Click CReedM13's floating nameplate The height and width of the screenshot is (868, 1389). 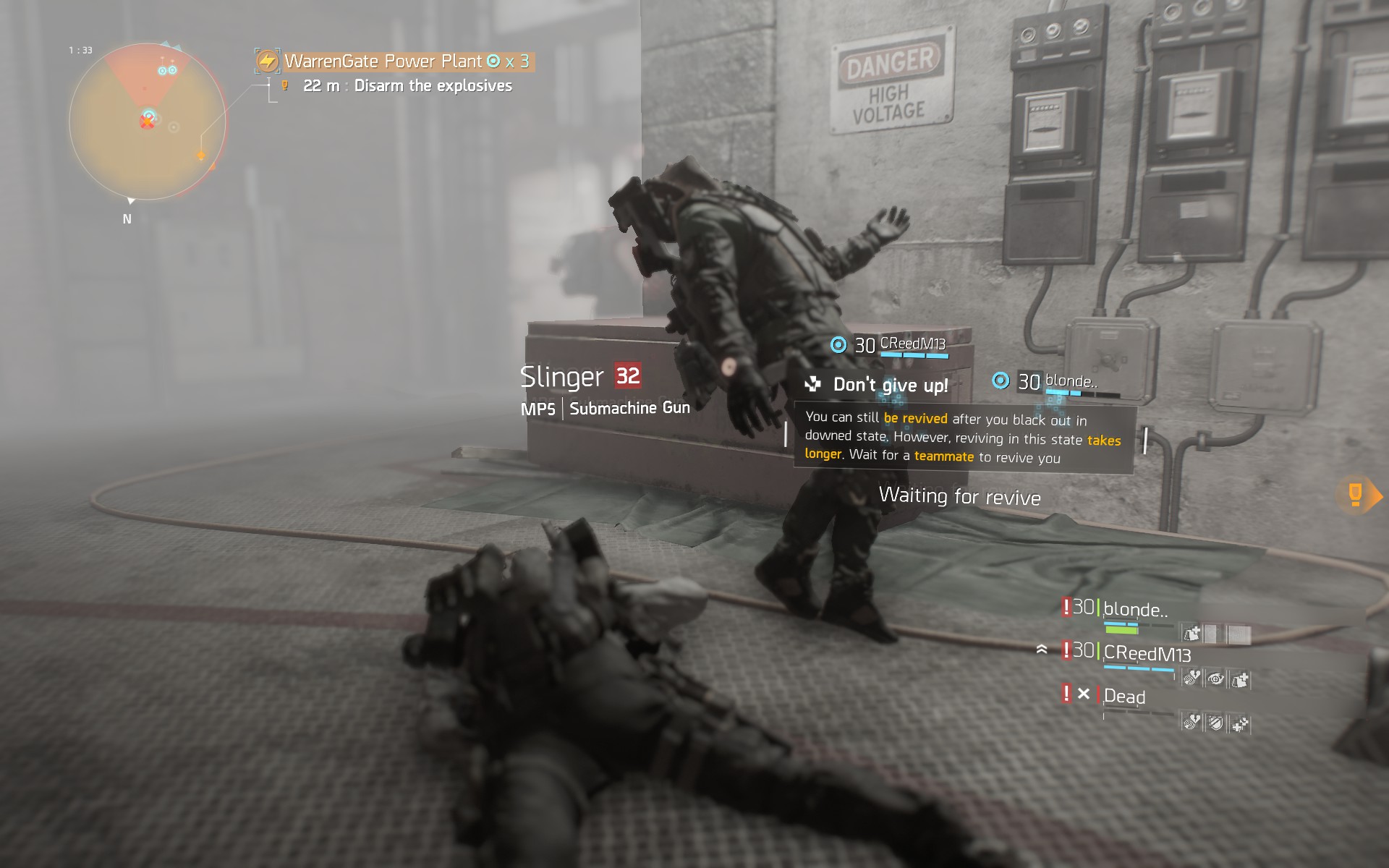pos(912,344)
